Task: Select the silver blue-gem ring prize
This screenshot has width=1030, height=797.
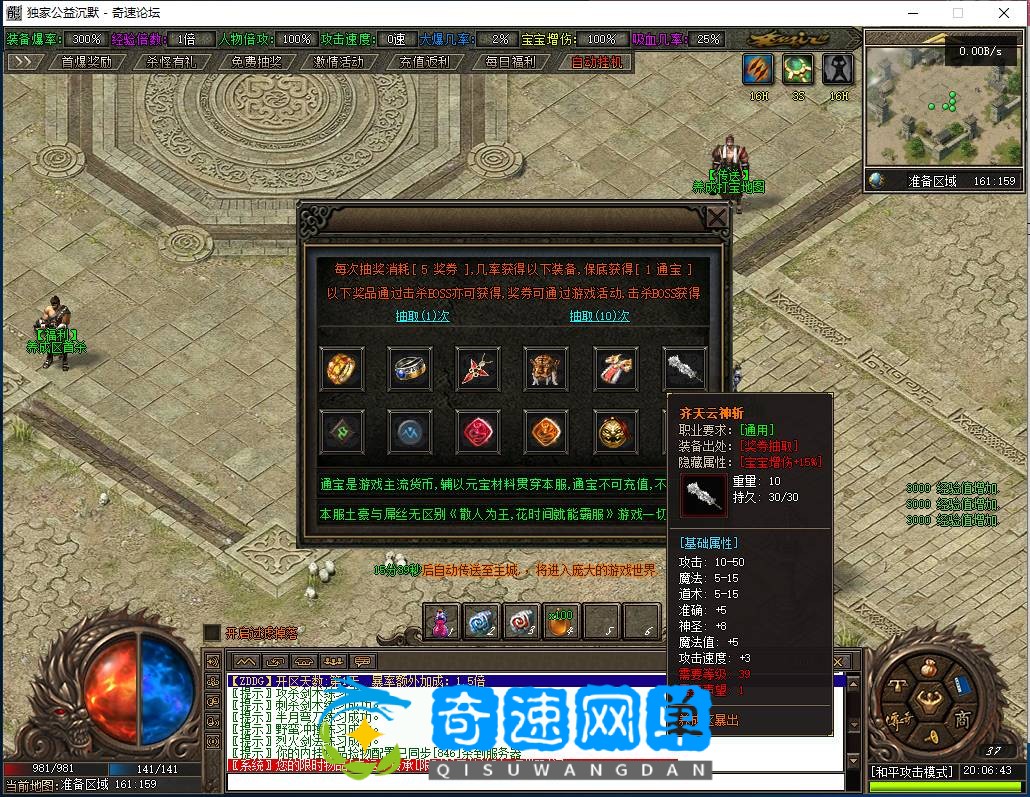Action: 410,369
